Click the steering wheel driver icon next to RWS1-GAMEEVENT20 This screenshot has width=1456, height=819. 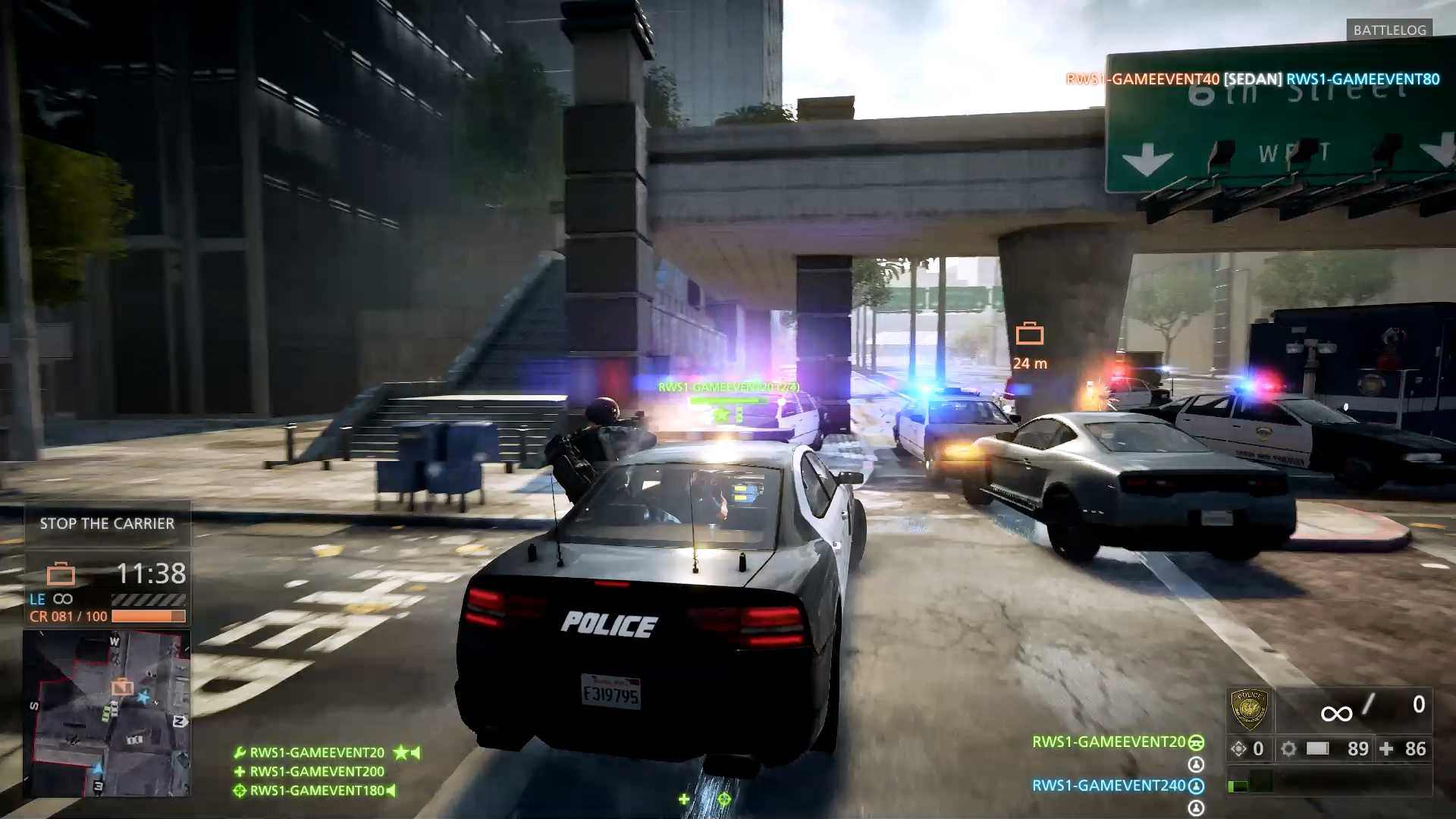[1196, 742]
